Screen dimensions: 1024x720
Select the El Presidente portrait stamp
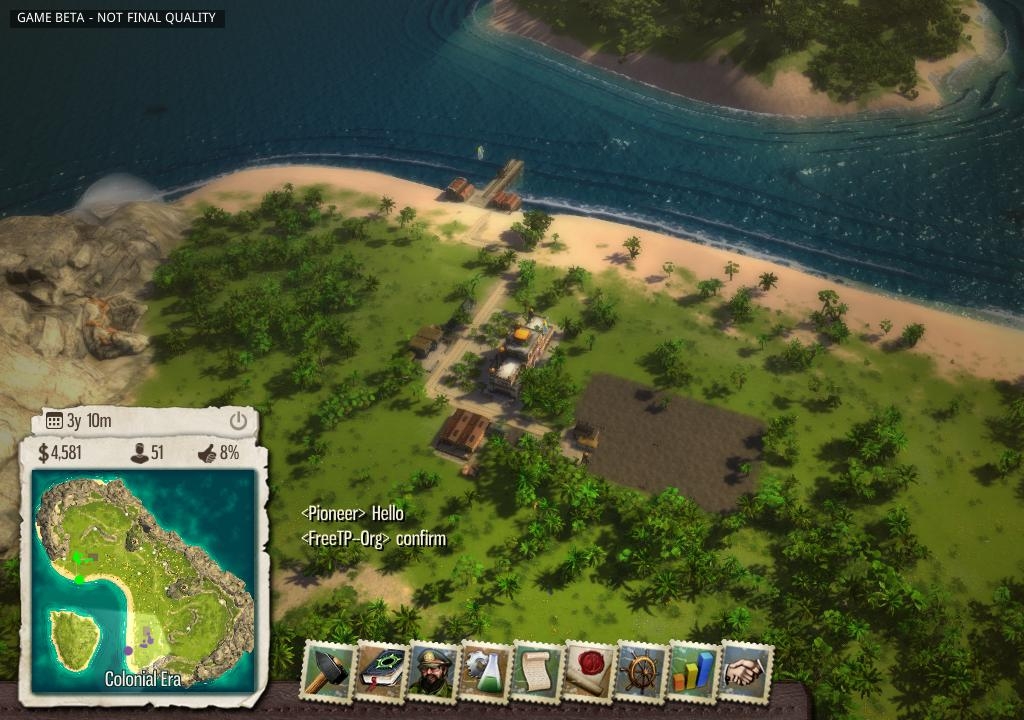point(433,670)
